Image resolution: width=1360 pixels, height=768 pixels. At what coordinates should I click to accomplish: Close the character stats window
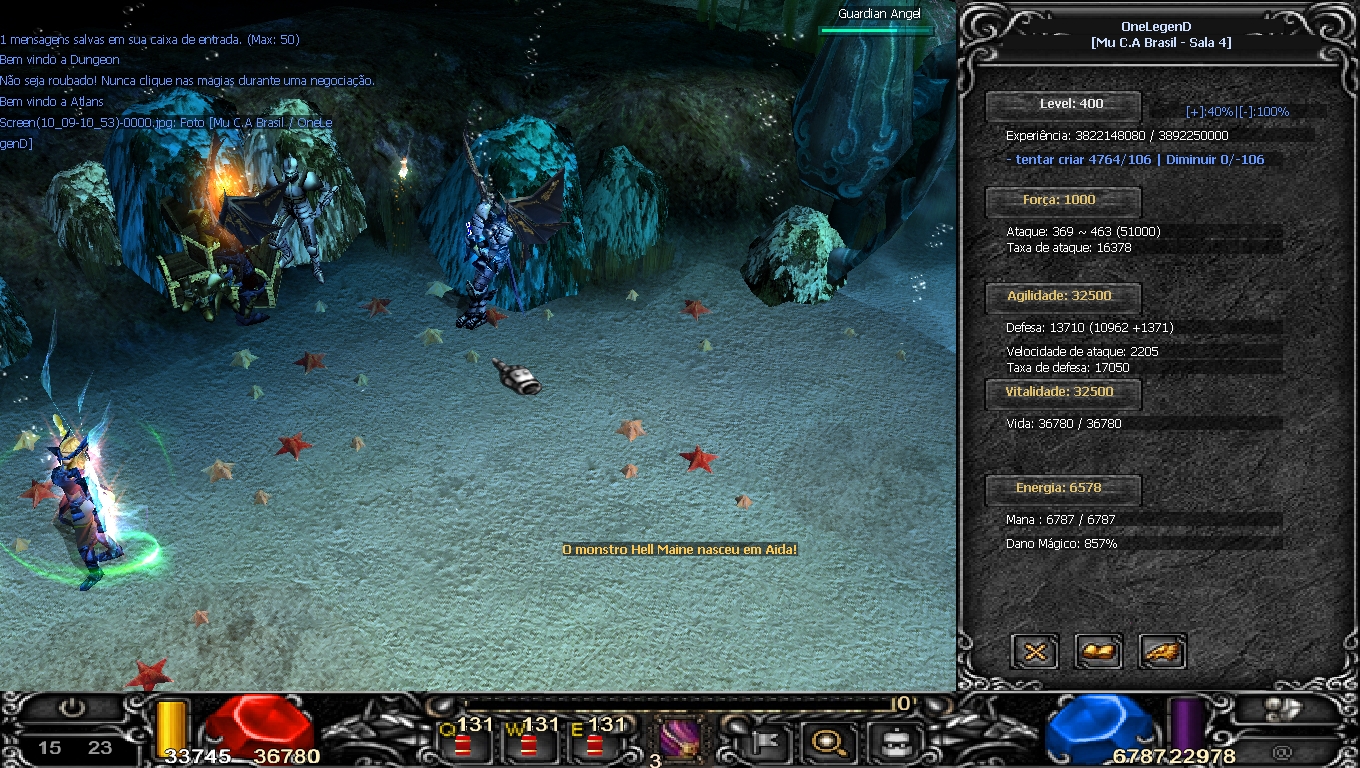pyautogui.click(x=1035, y=652)
